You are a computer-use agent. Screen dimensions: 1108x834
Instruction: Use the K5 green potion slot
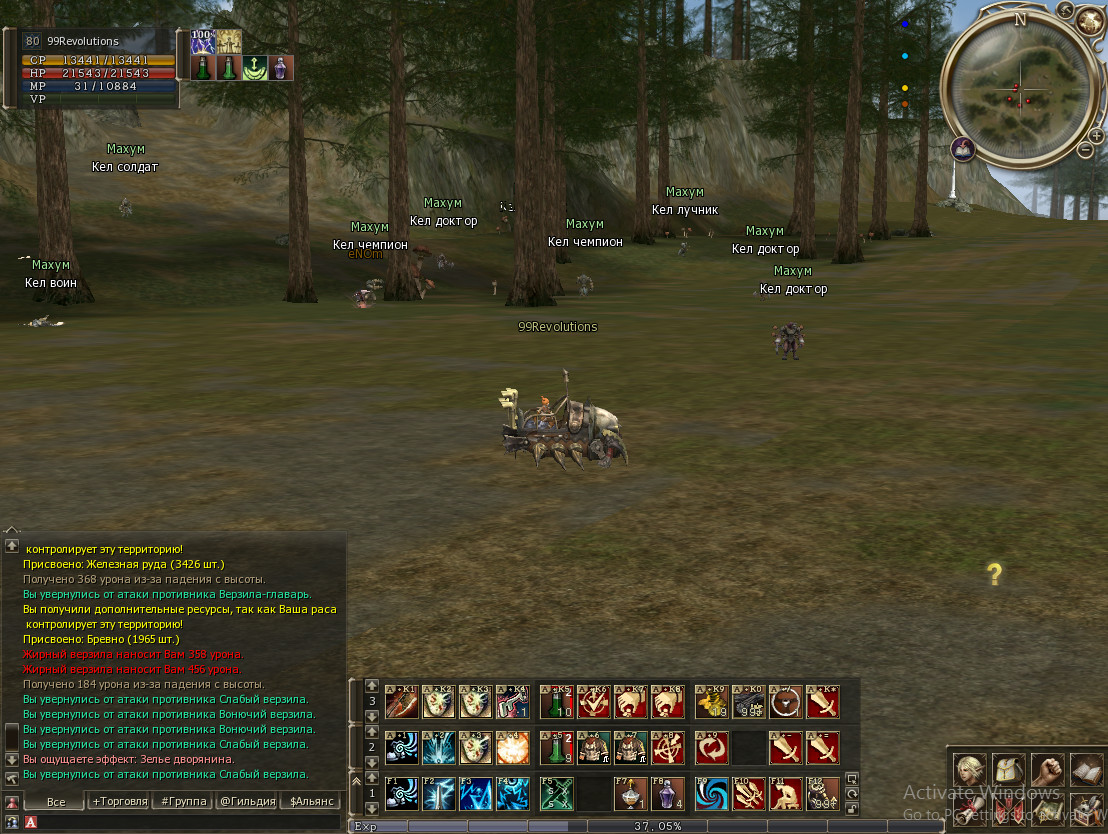click(x=555, y=702)
